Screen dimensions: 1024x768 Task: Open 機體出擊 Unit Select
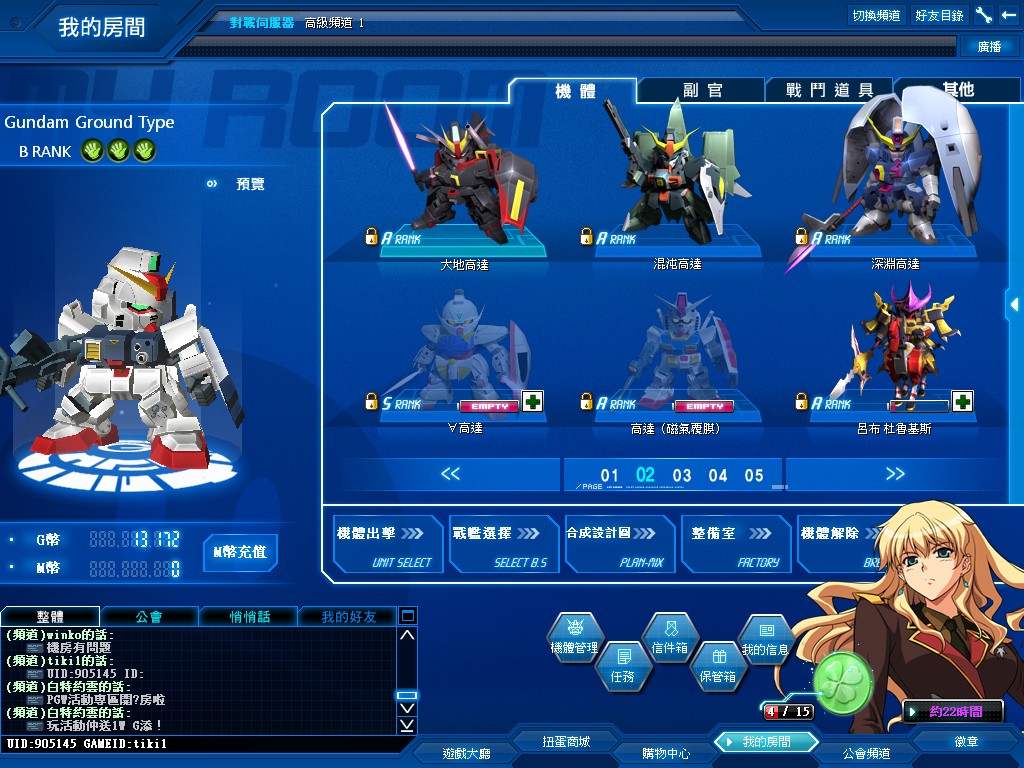tap(382, 545)
